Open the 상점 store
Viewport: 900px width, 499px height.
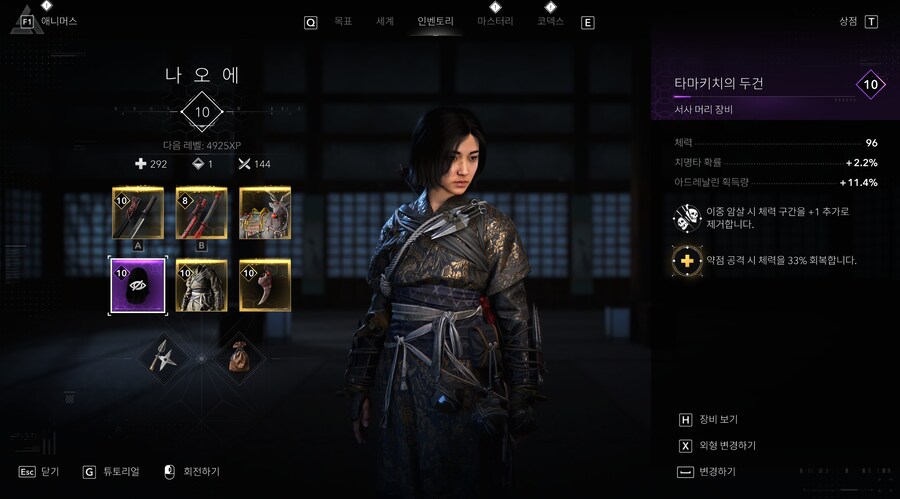[849, 21]
